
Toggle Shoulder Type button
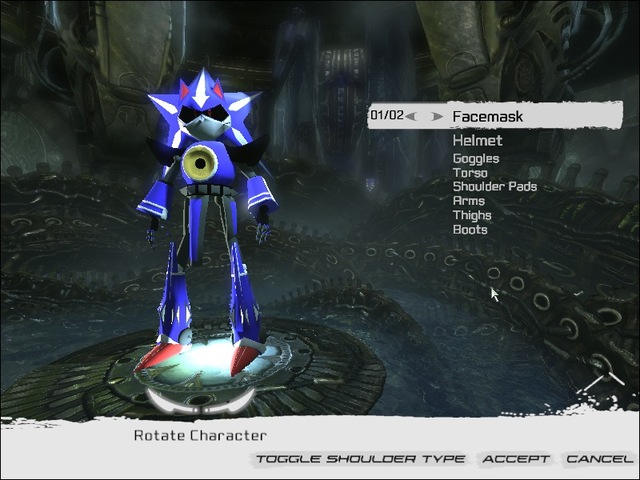point(360,459)
